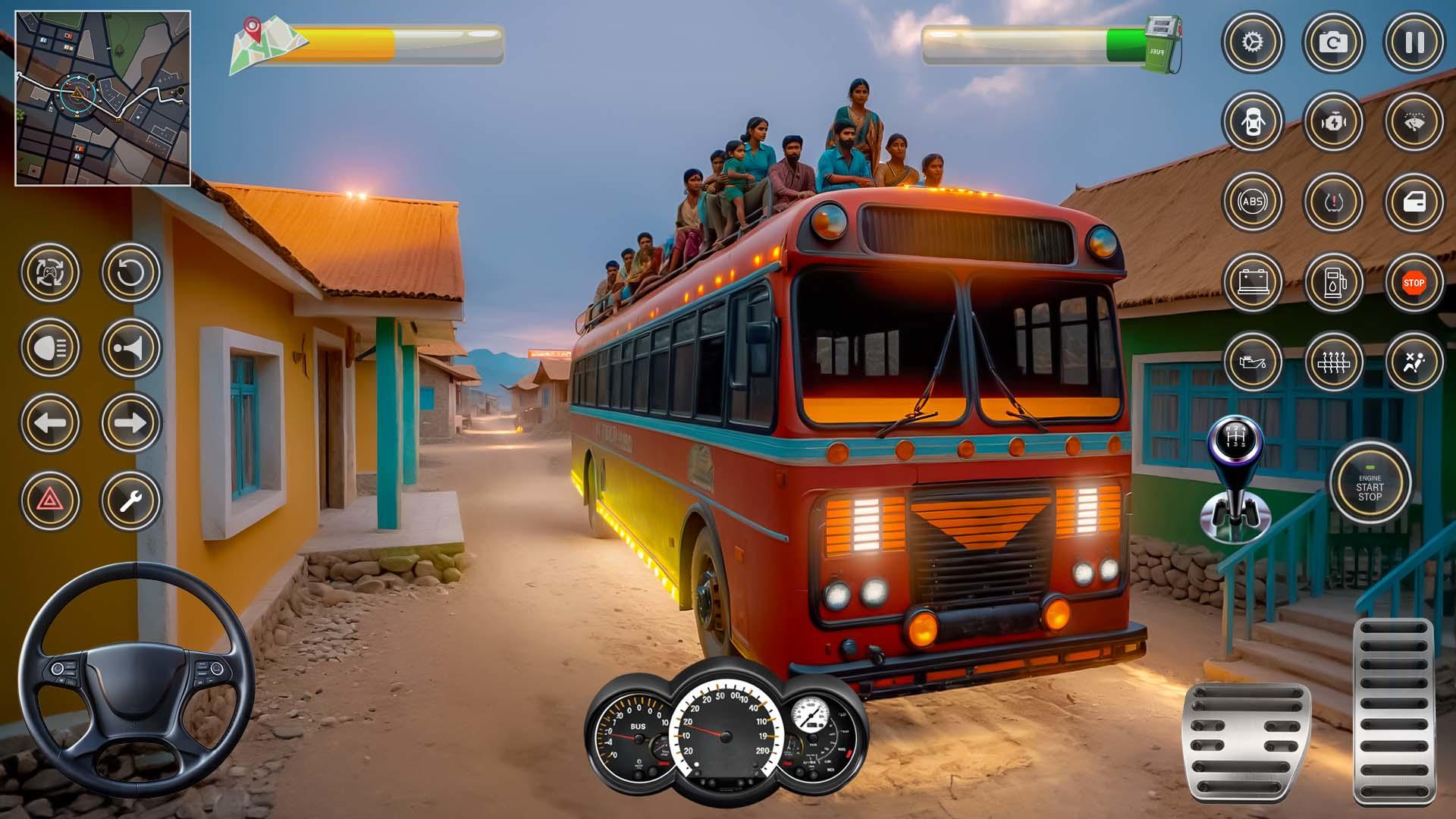Click the minimap in the corner
Image resolution: width=1456 pixels, height=819 pixels.
pyautogui.click(x=103, y=98)
